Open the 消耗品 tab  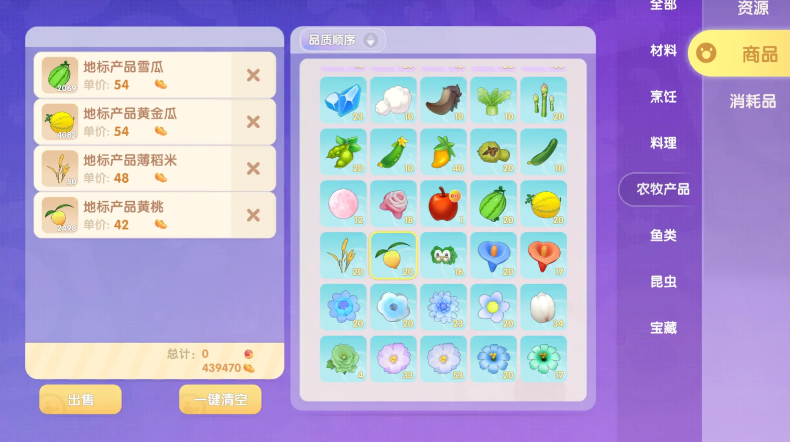752,100
